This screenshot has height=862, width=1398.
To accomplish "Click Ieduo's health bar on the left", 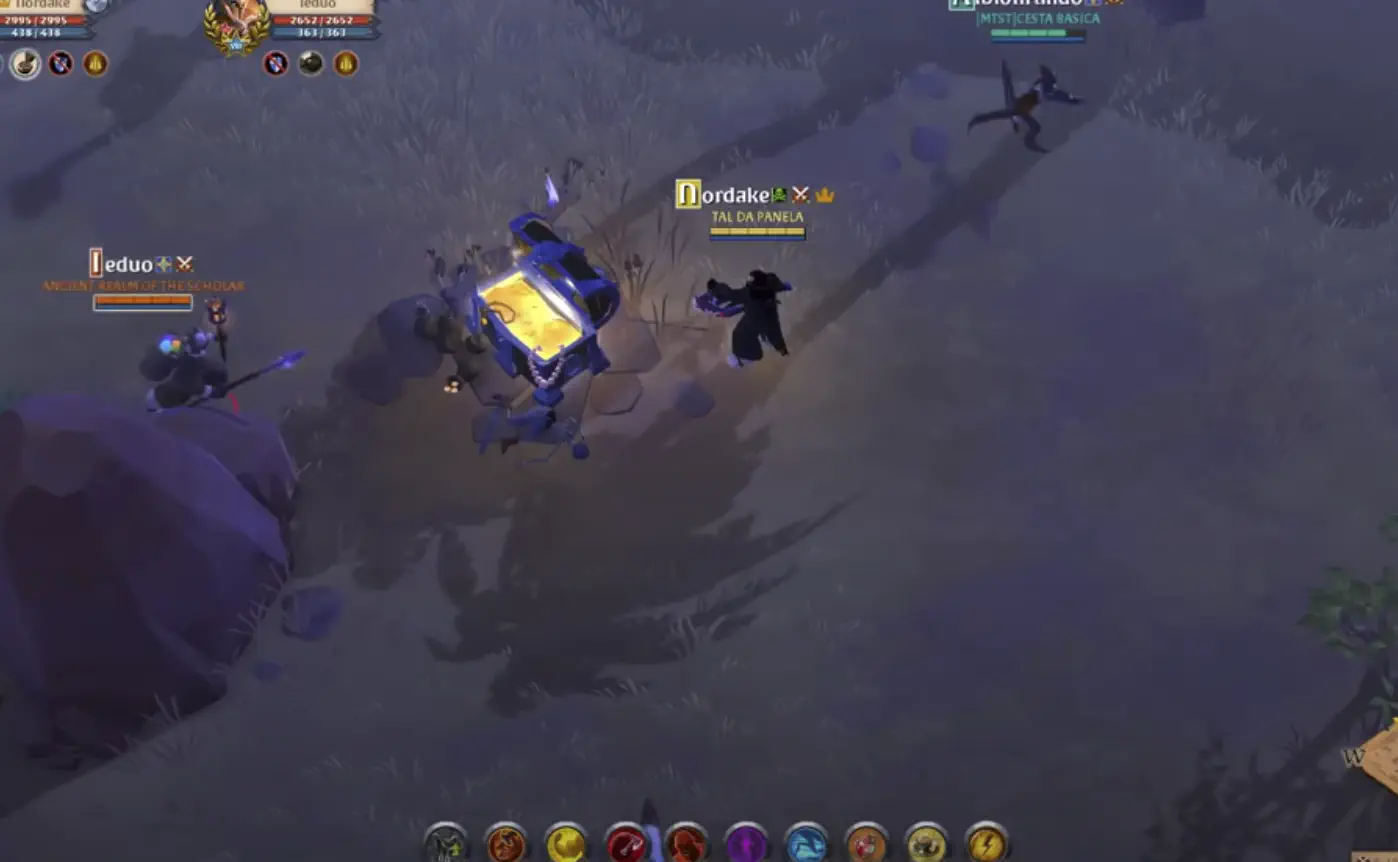I will (x=142, y=302).
